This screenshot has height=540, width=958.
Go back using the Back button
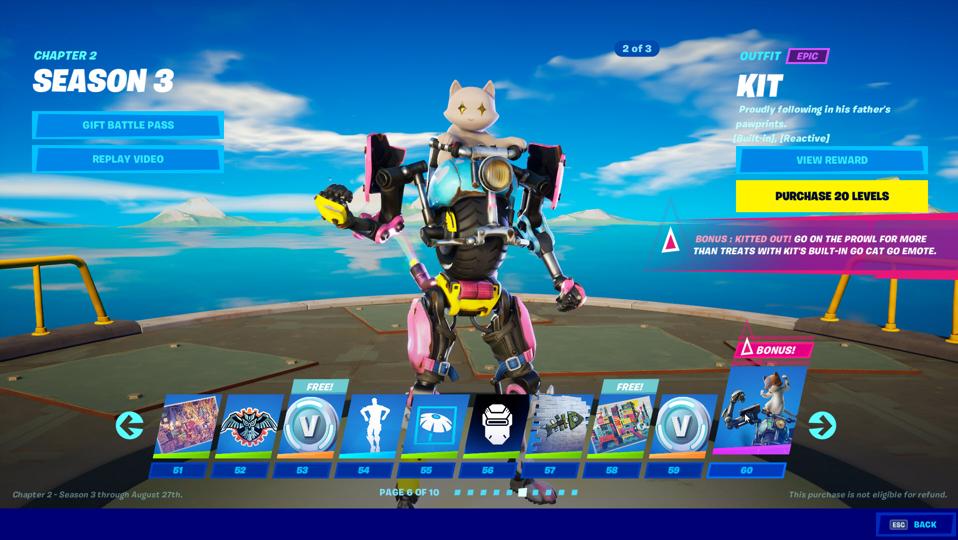(915, 524)
